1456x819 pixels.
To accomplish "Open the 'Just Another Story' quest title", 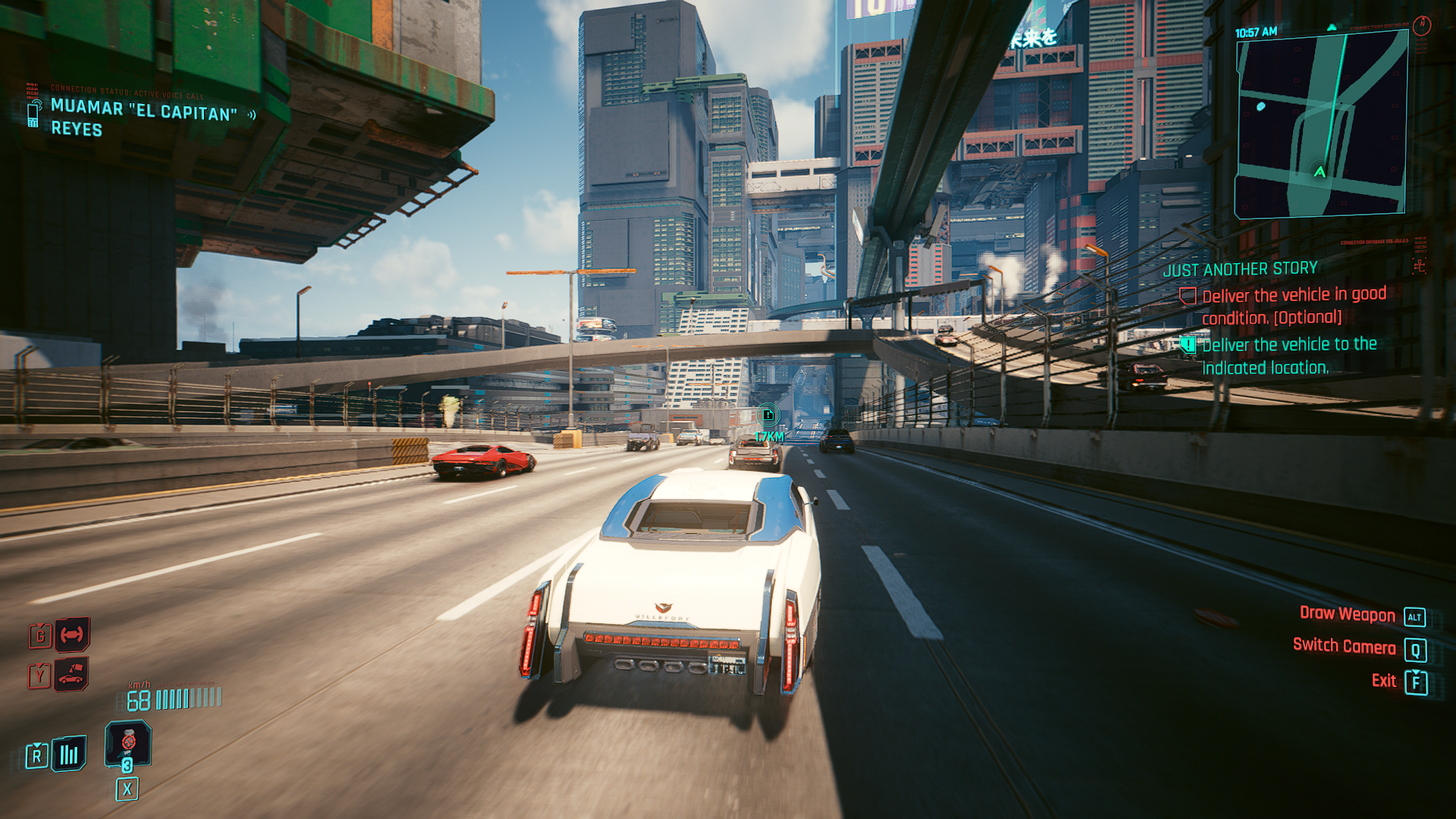I will 1240,269.
